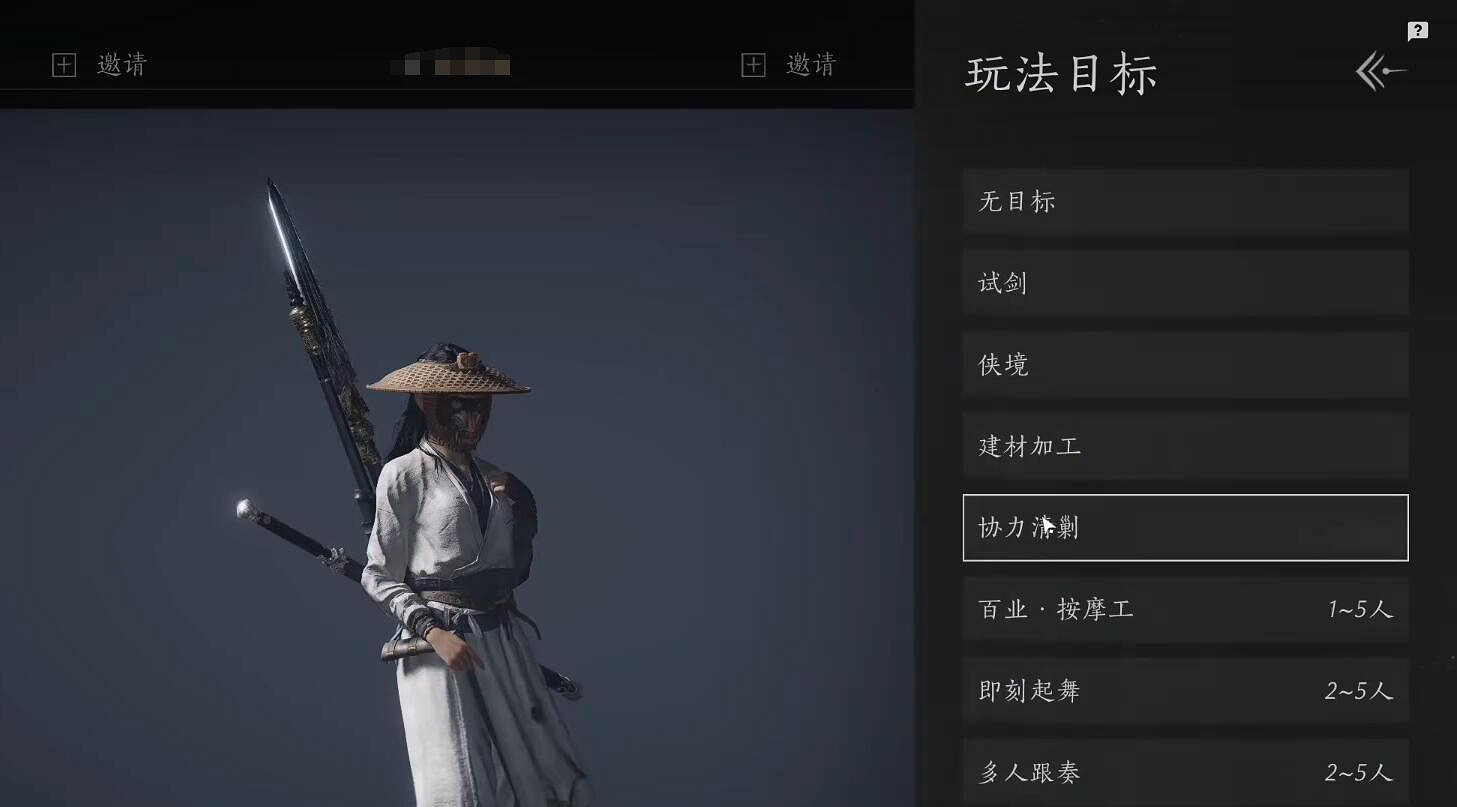Select the 无目标 objective option
Viewport: 1457px width, 807px height.
click(x=1184, y=200)
